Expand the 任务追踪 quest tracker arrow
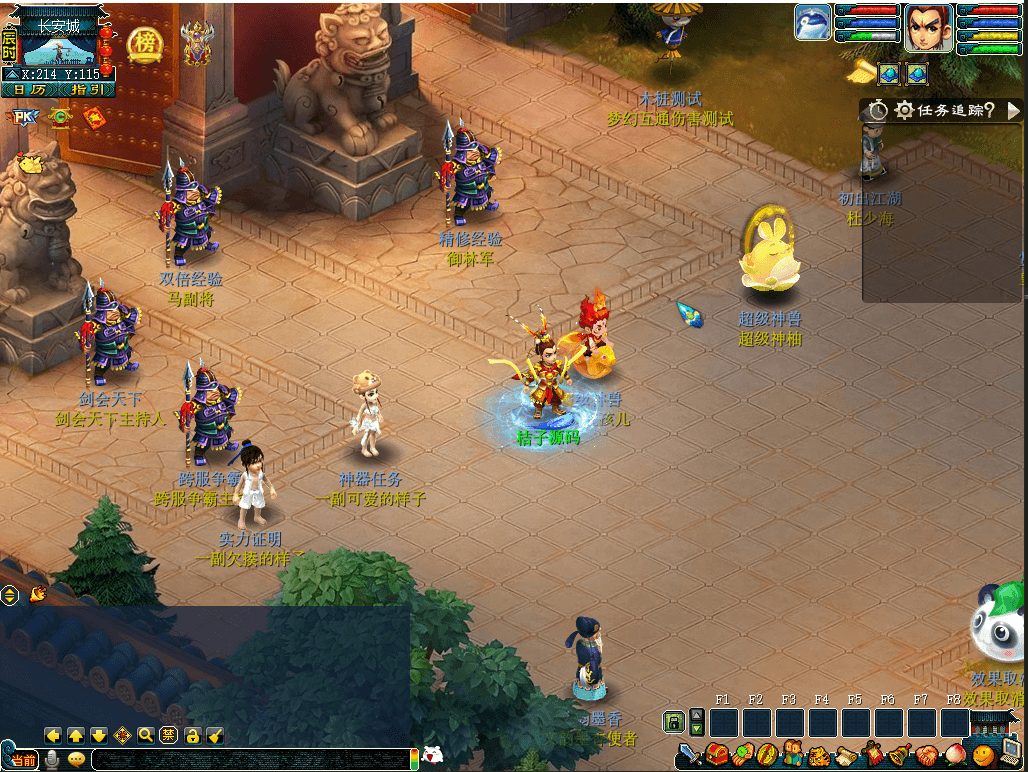The image size is (1028, 772). click(1013, 110)
